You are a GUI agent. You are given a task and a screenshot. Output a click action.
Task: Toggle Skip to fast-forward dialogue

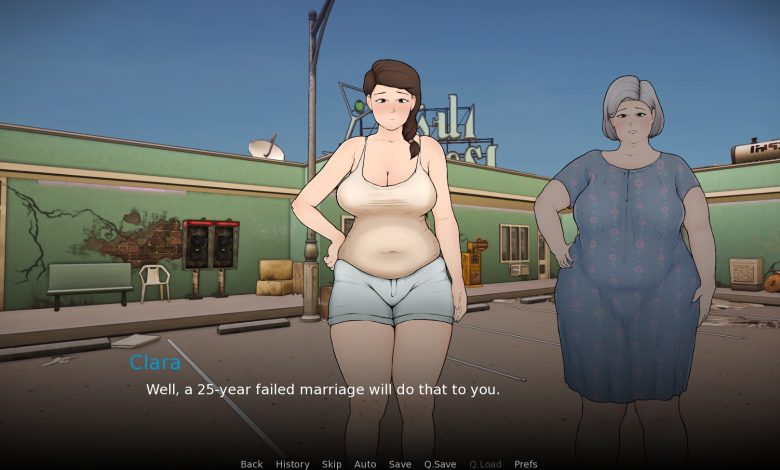tap(331, 464)
